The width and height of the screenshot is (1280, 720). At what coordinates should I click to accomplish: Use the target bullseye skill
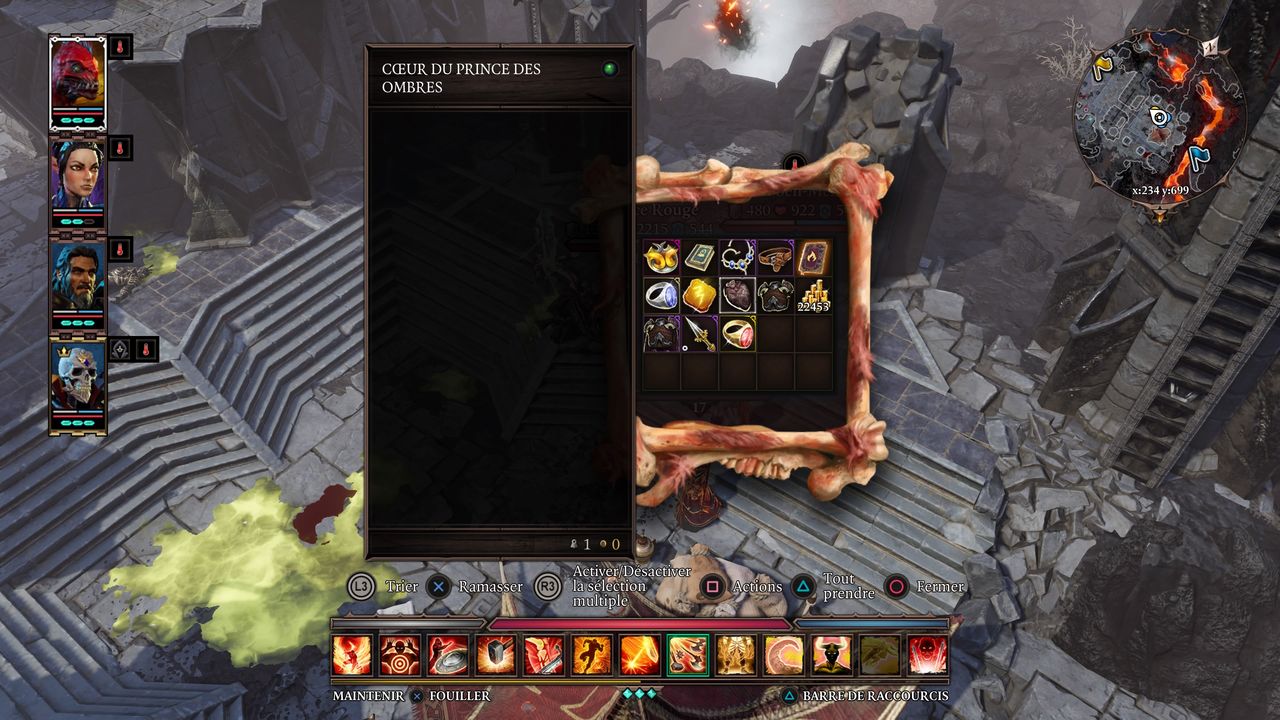coord(400,656)
